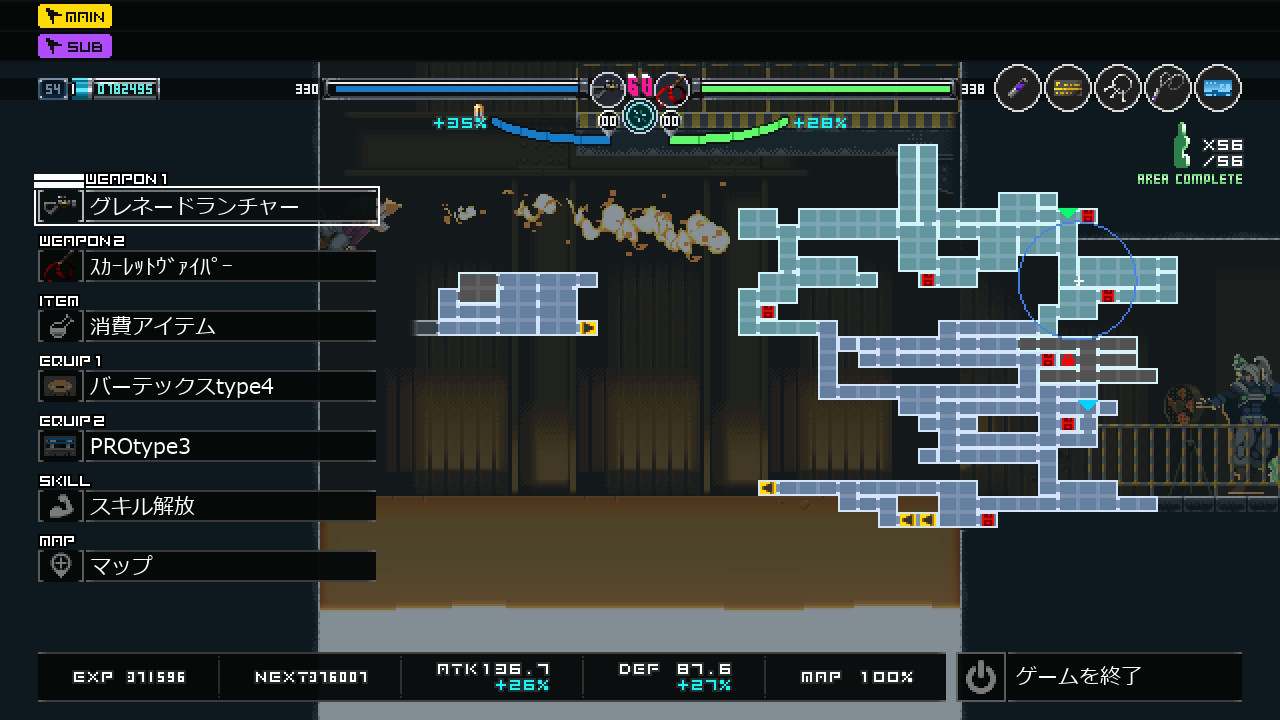Choose the PROtype3 equipment entry

pos(207,446)
